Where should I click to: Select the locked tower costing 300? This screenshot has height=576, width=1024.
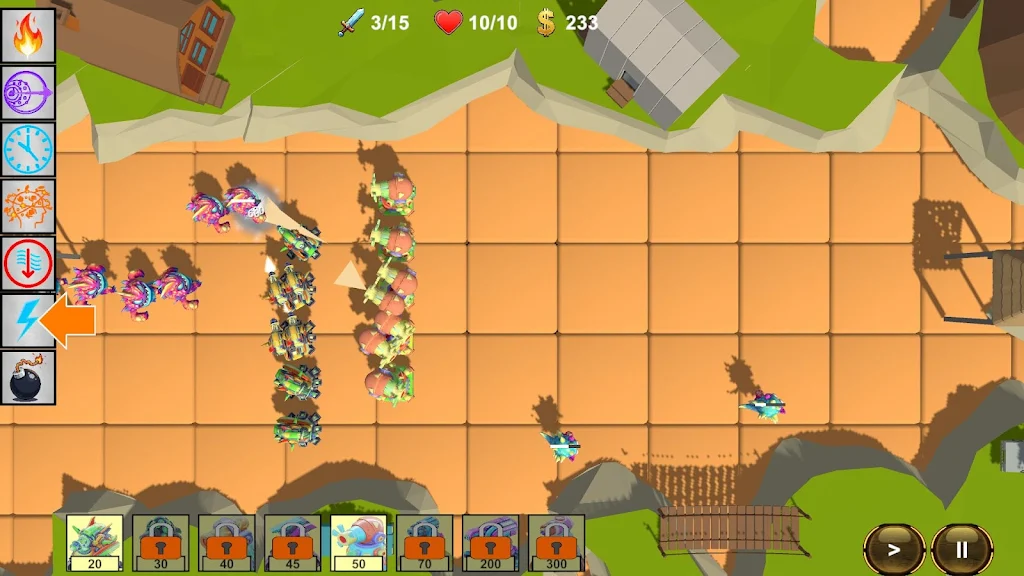557,542
